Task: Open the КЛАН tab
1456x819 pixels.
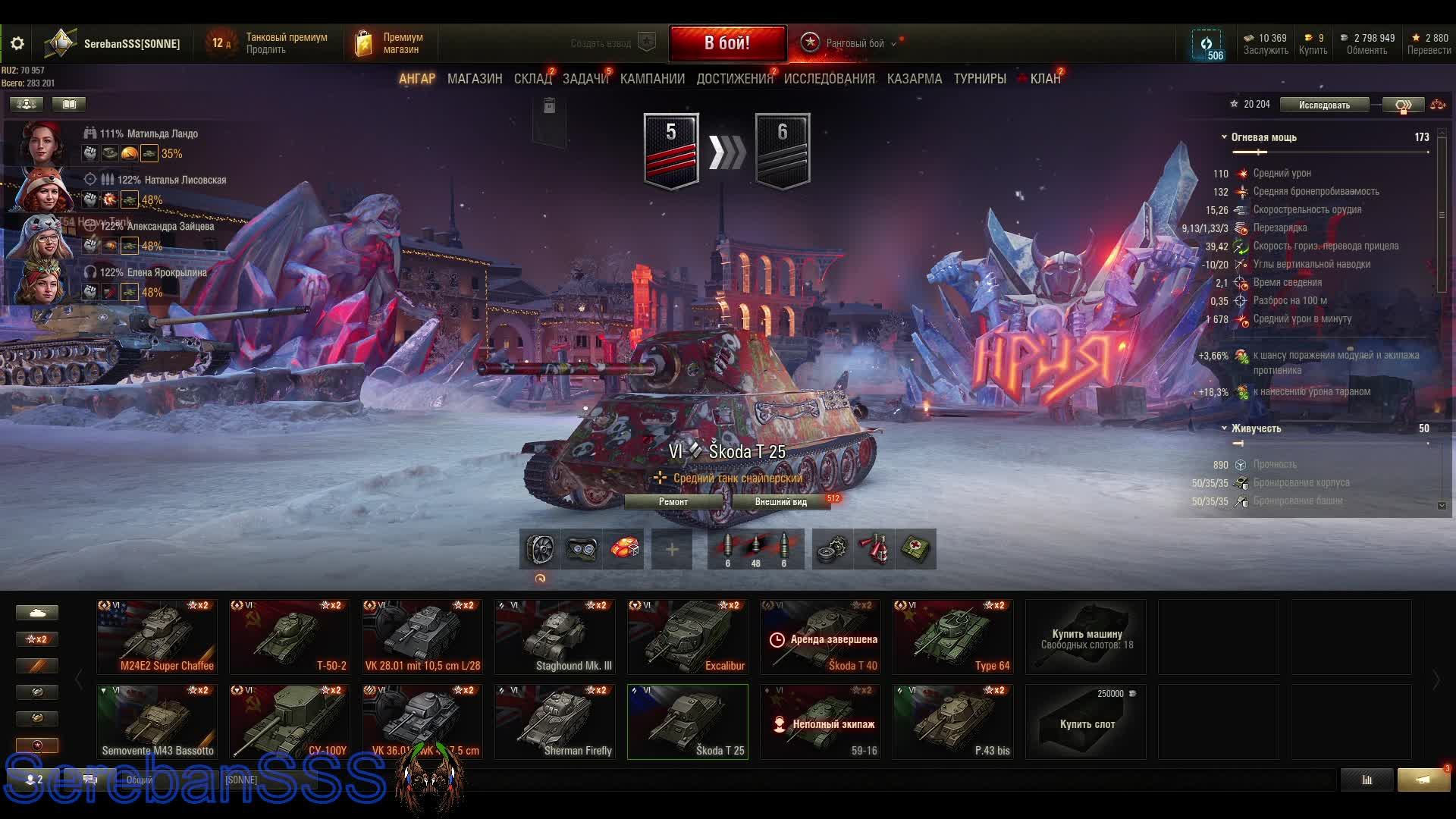Action: point(1044,79)
